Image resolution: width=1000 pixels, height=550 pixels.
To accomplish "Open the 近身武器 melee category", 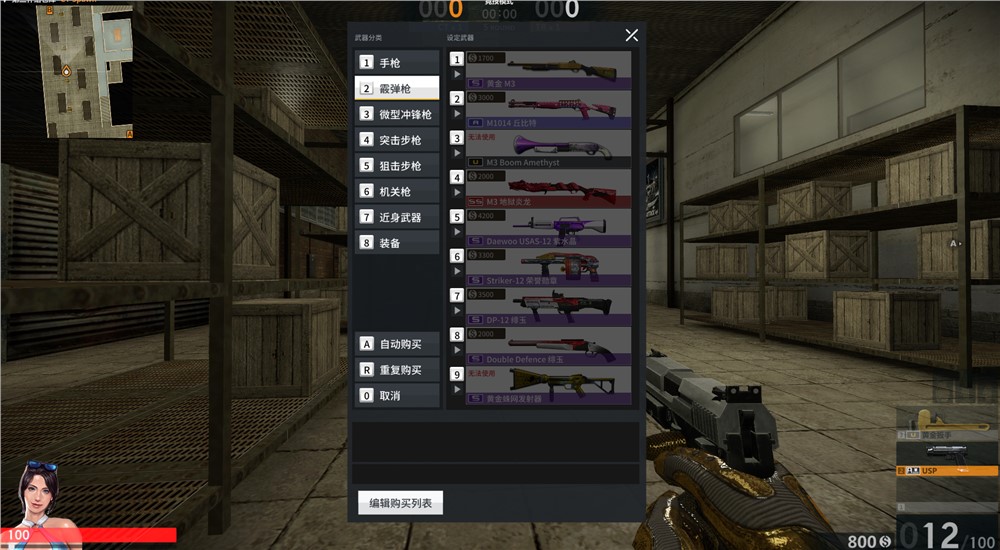I will [397, 217].
